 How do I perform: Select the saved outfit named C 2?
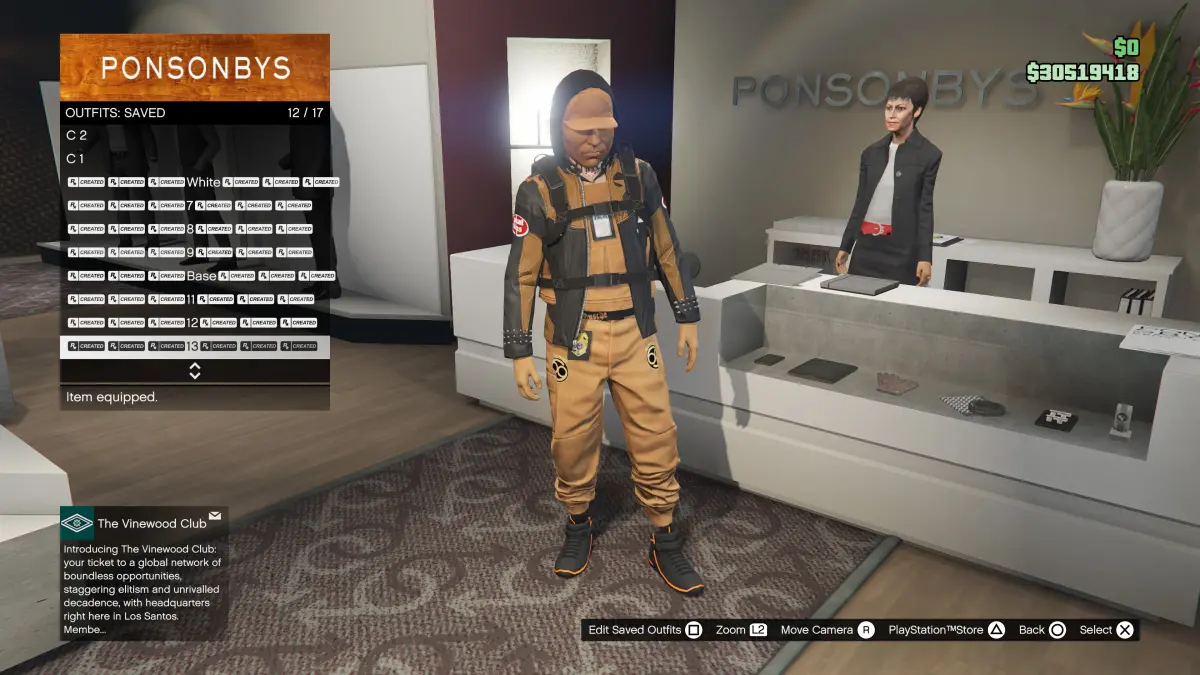click(x=194, y=135)
